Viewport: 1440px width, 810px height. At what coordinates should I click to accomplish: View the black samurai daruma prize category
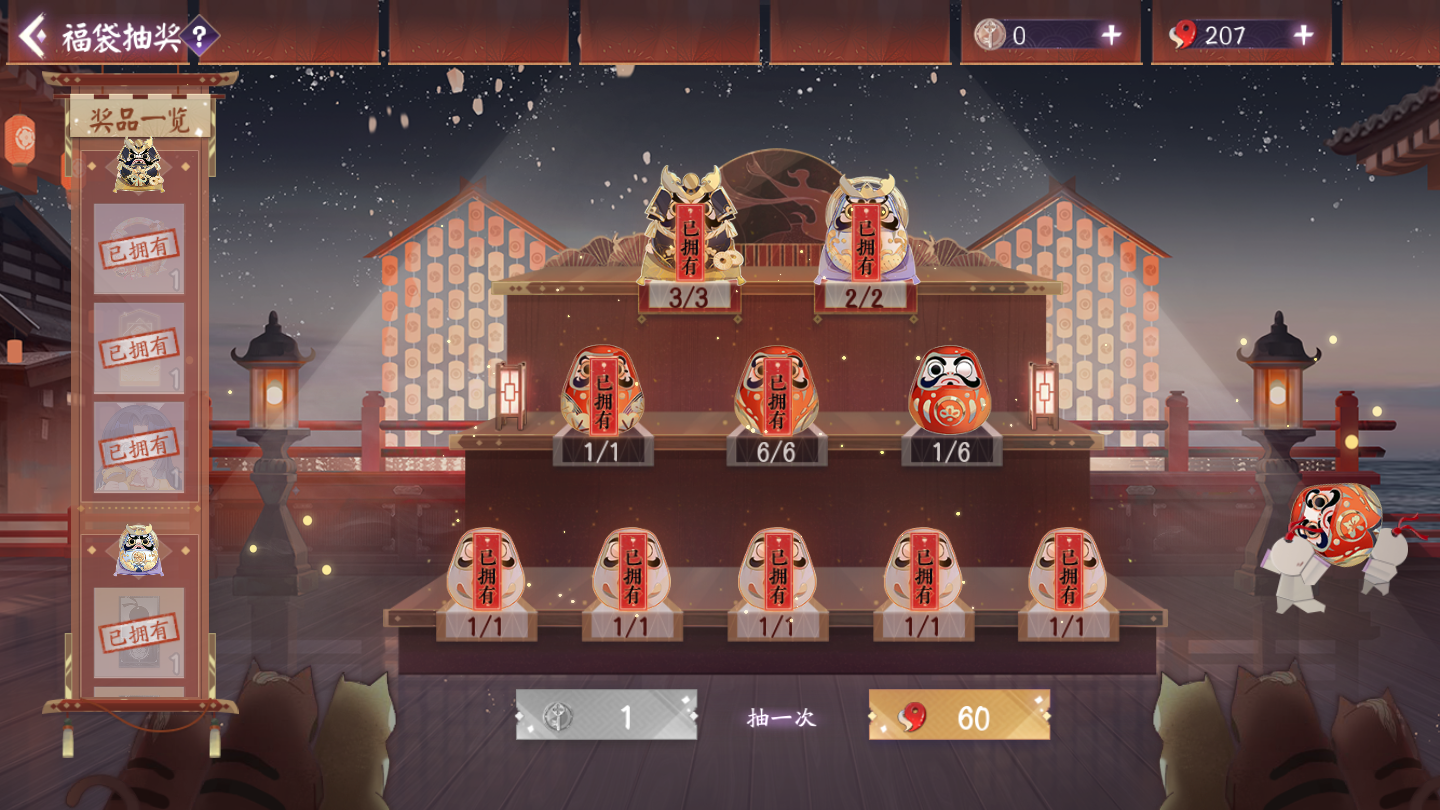pos(139,168)
